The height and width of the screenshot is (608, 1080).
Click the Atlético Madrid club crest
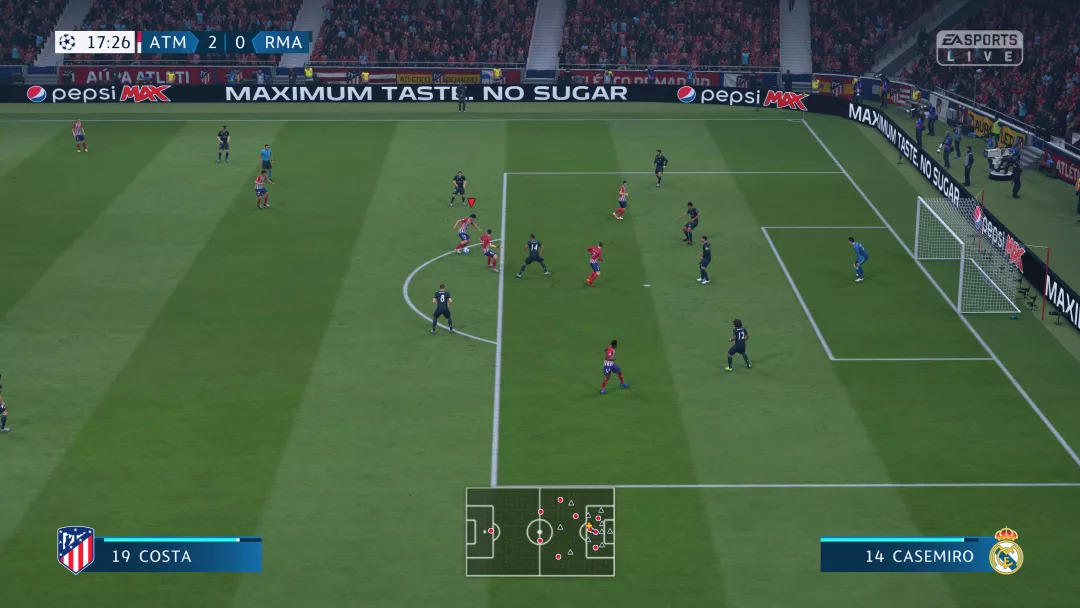coord(76,550)
